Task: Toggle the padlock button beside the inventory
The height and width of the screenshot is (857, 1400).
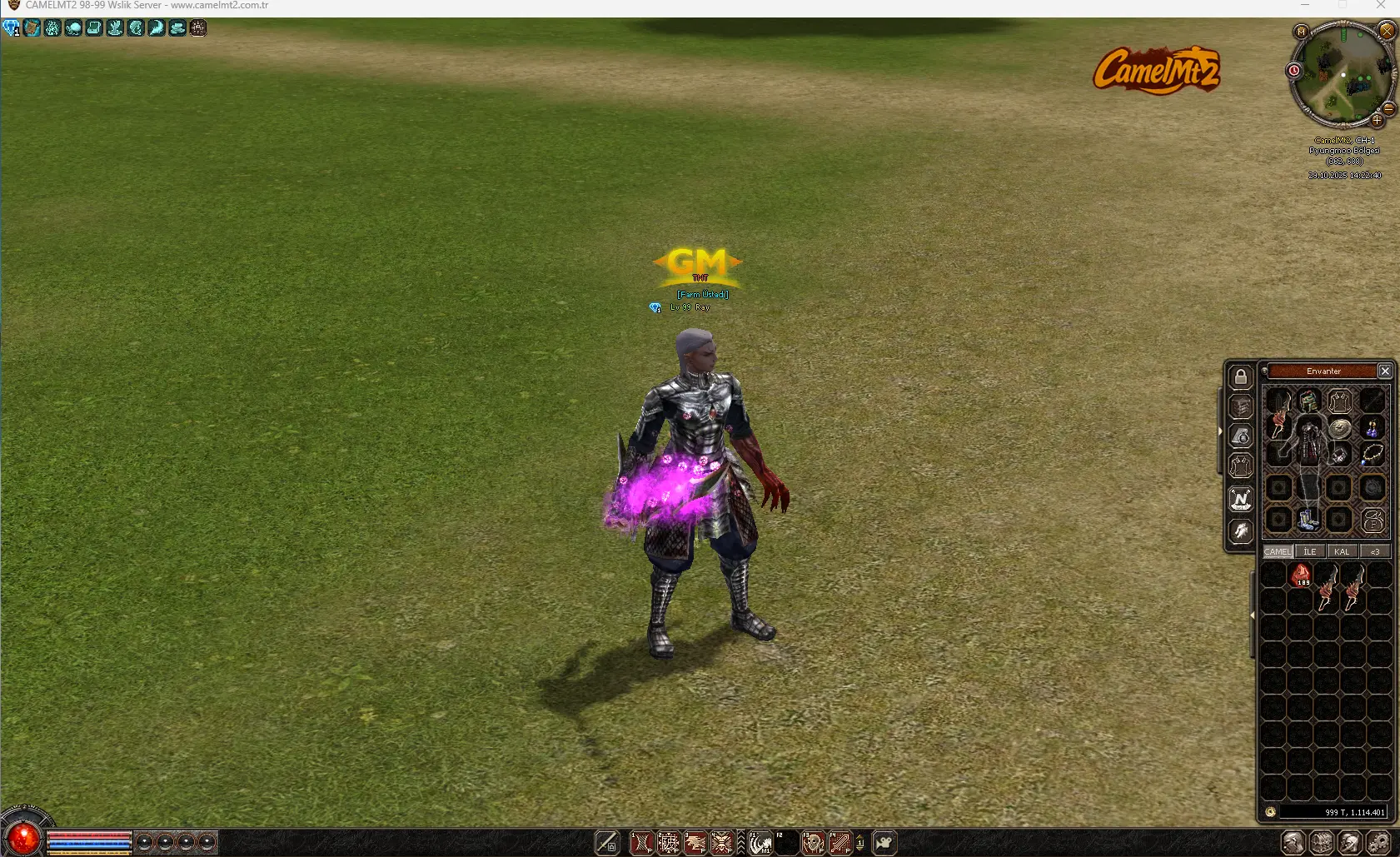Action: pos(1241,377)
